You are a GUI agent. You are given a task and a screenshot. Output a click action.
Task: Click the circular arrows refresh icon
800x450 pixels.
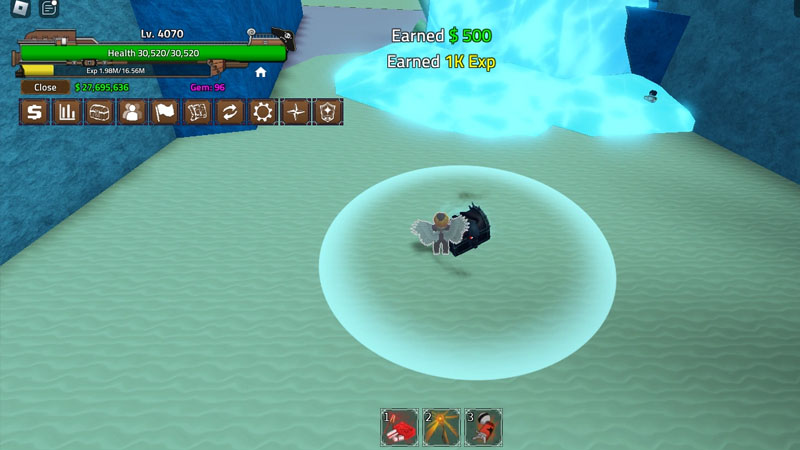230,112
